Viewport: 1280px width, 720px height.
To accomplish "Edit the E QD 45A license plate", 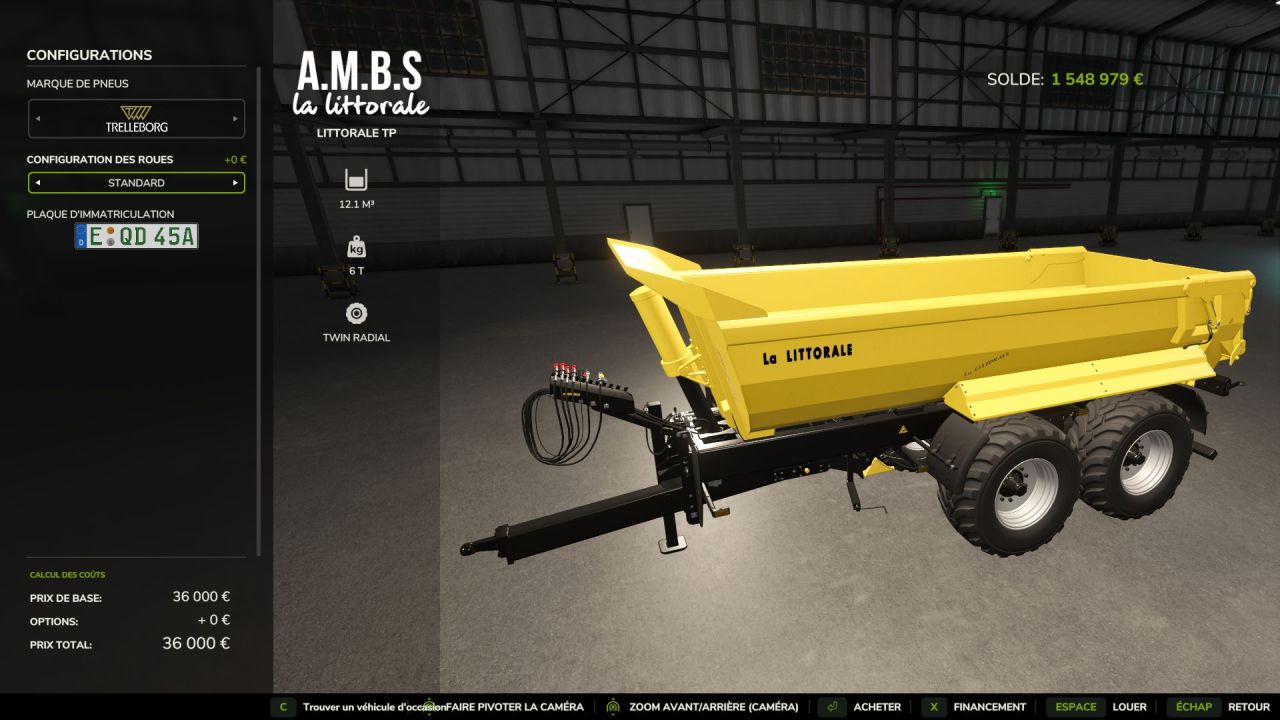I will (x=137, y=236).
